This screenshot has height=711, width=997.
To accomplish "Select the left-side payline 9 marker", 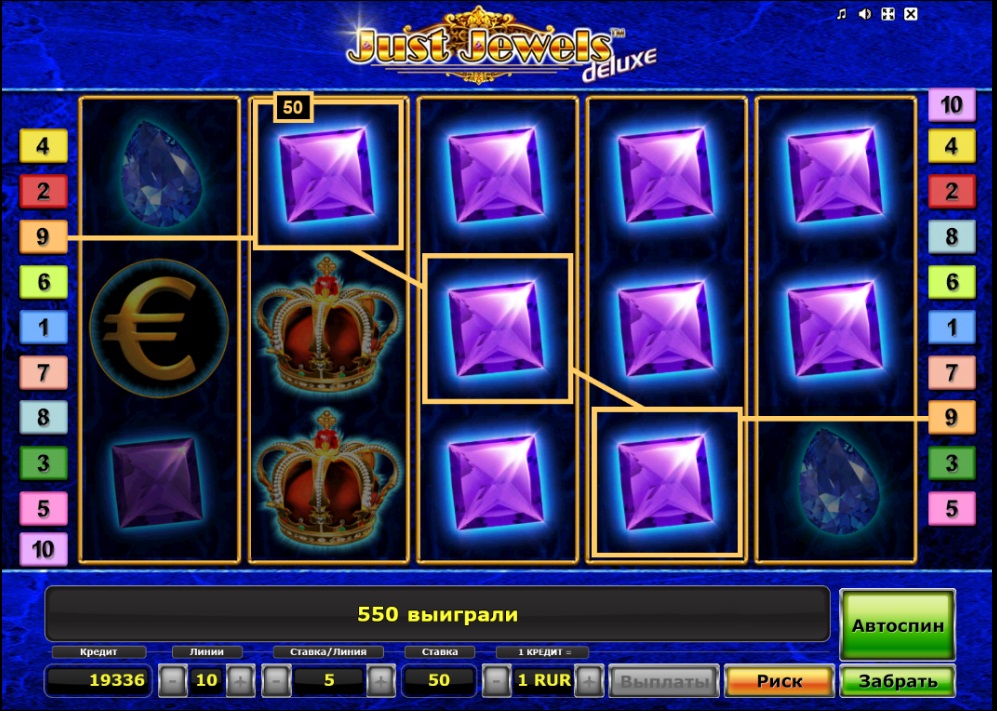I will 43,237.
